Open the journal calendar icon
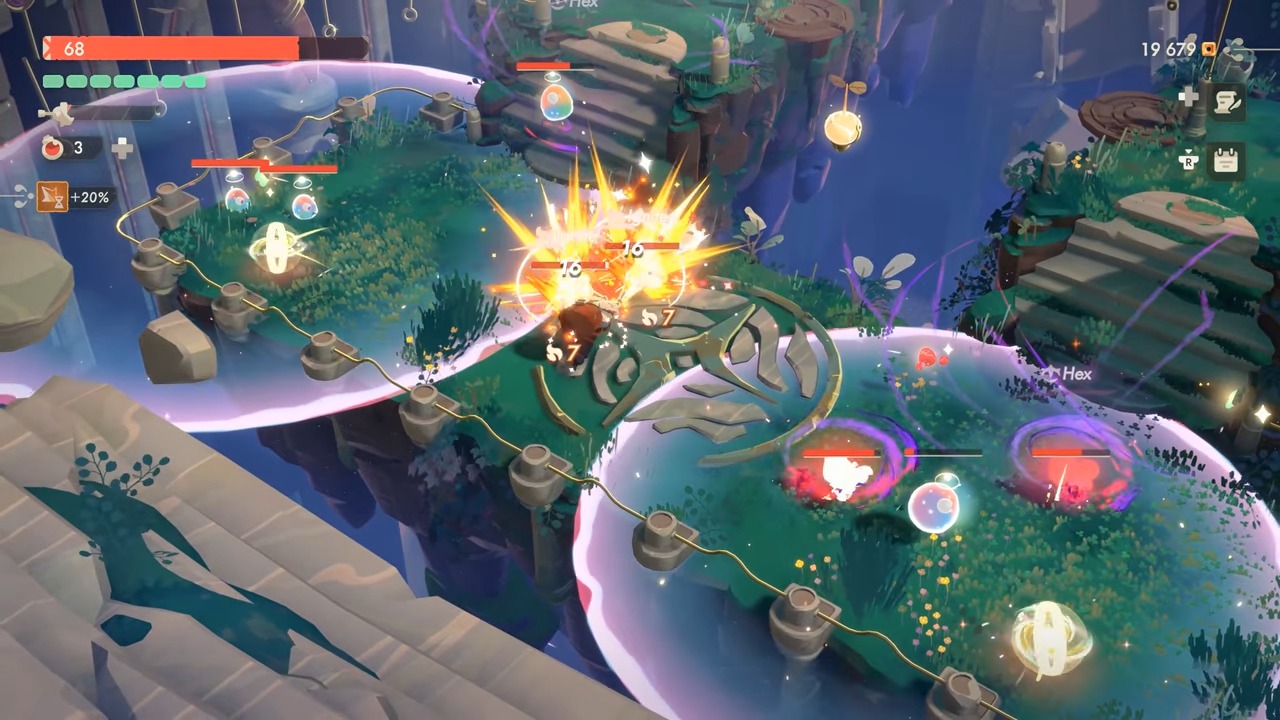 [x=1226, y=160]
